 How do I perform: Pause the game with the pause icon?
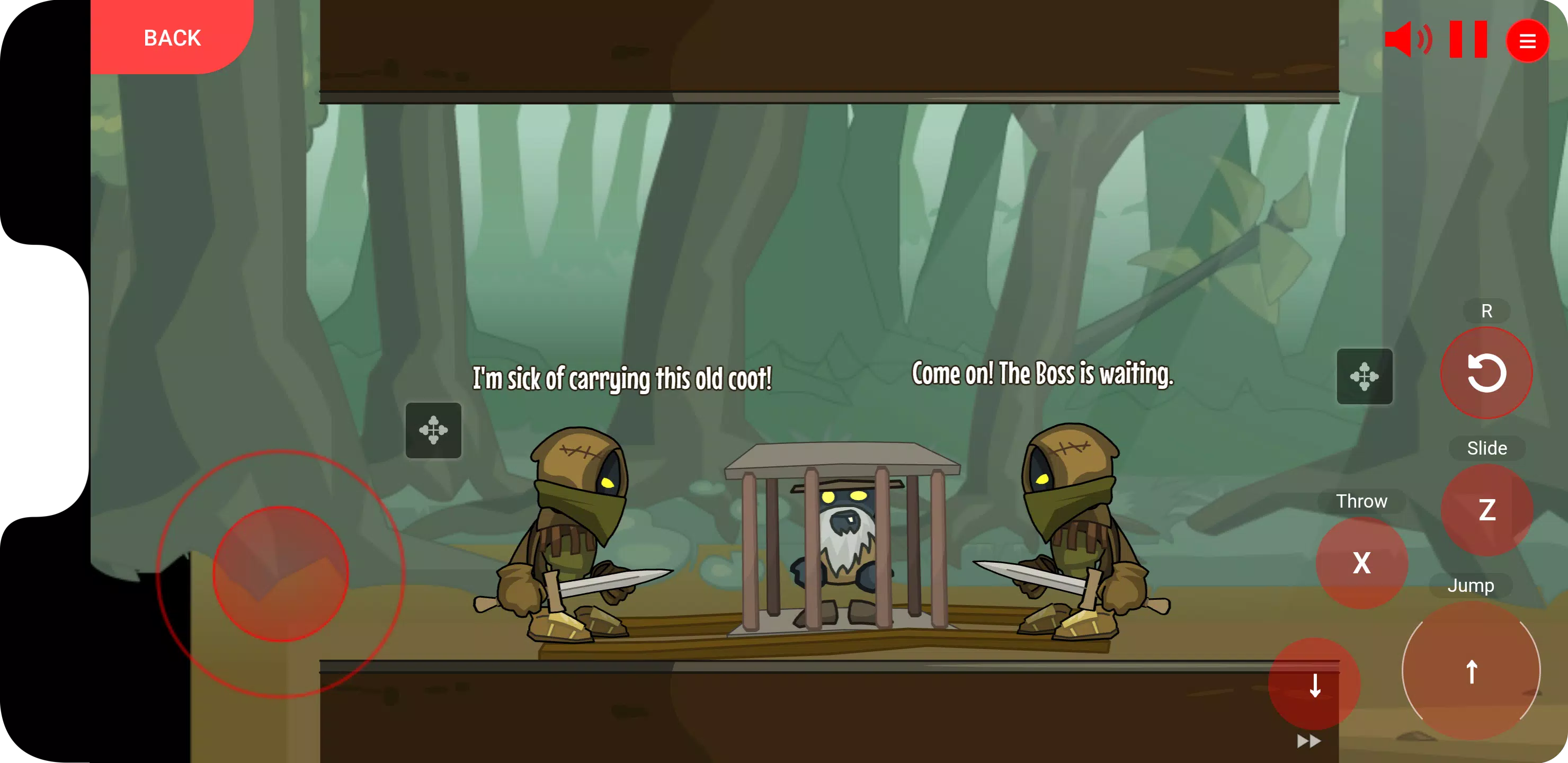click(1467, 40)
